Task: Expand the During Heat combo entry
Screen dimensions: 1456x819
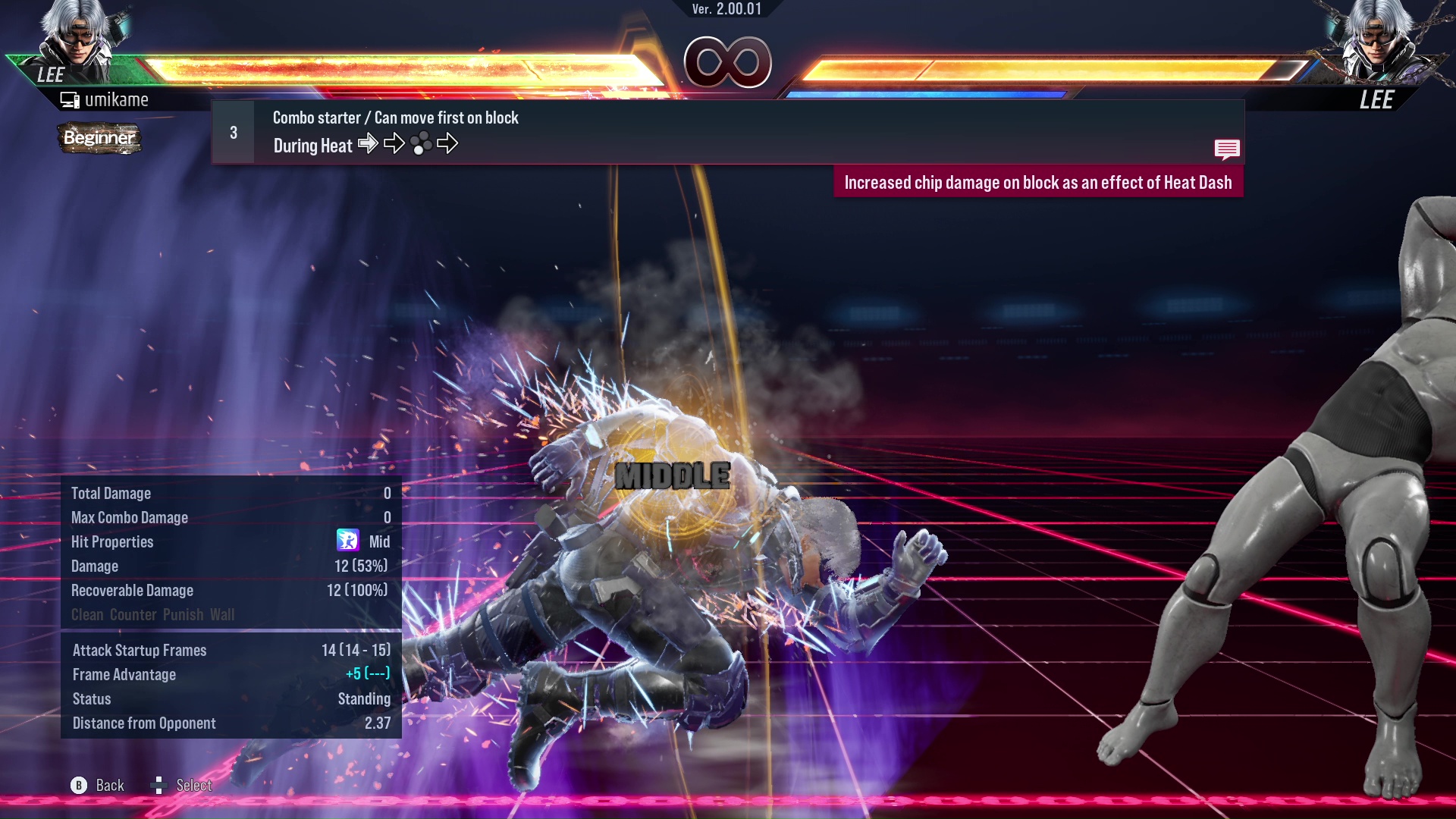Action: pyautogui.click(x=312, y=145)
